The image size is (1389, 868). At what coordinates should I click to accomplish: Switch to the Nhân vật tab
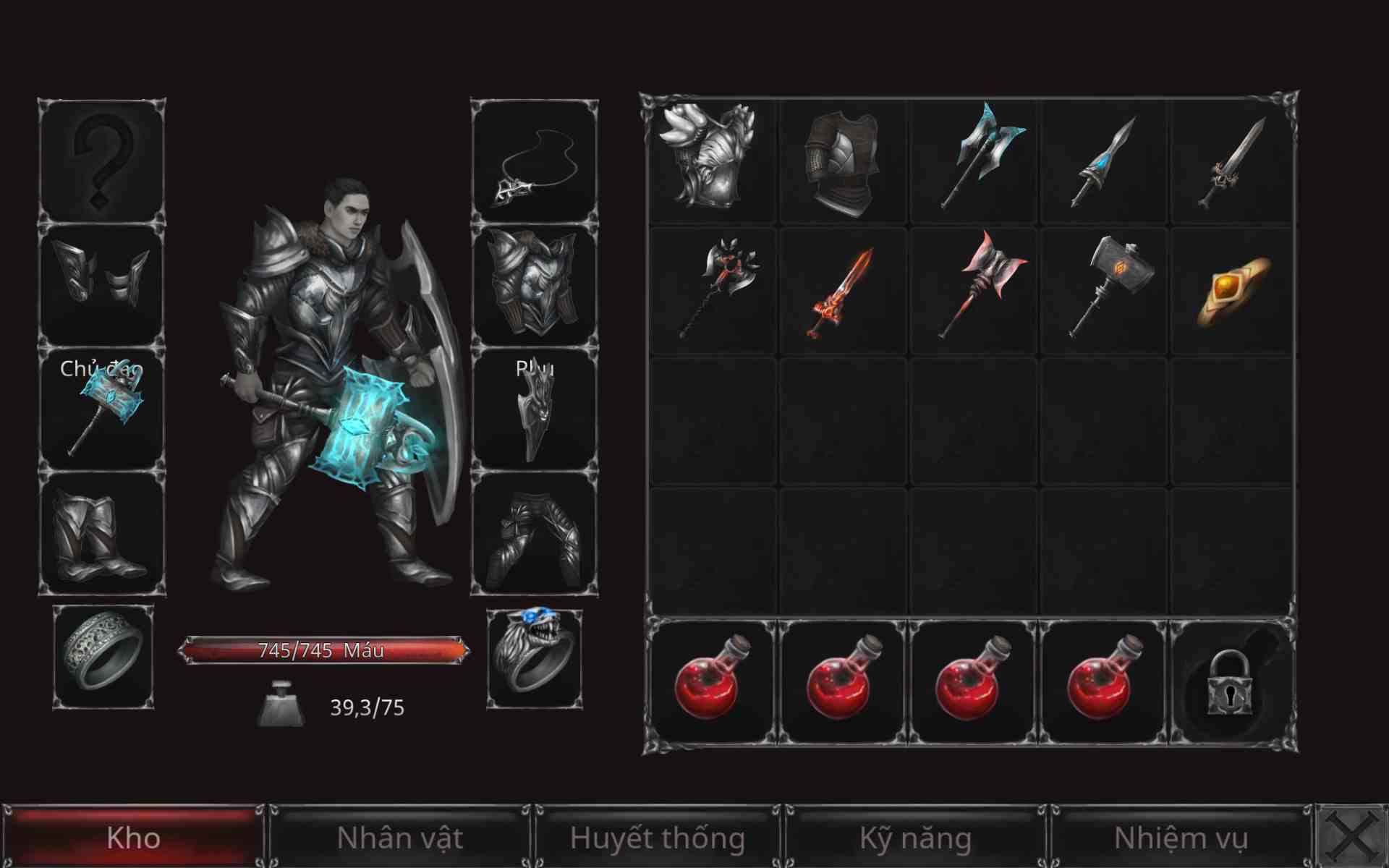click(399, 838)
